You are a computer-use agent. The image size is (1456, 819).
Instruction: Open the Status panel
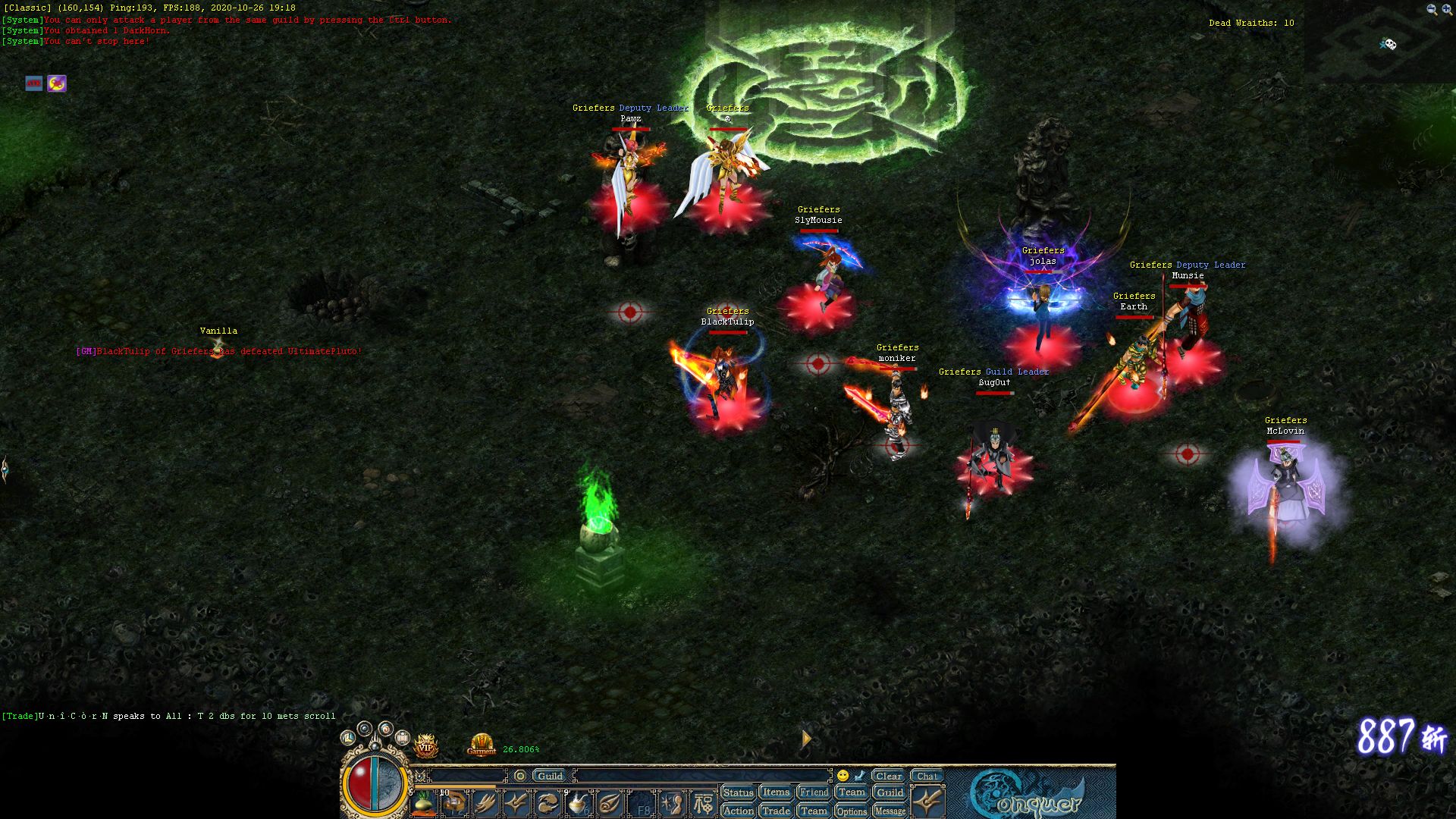(x=738, y=792)
